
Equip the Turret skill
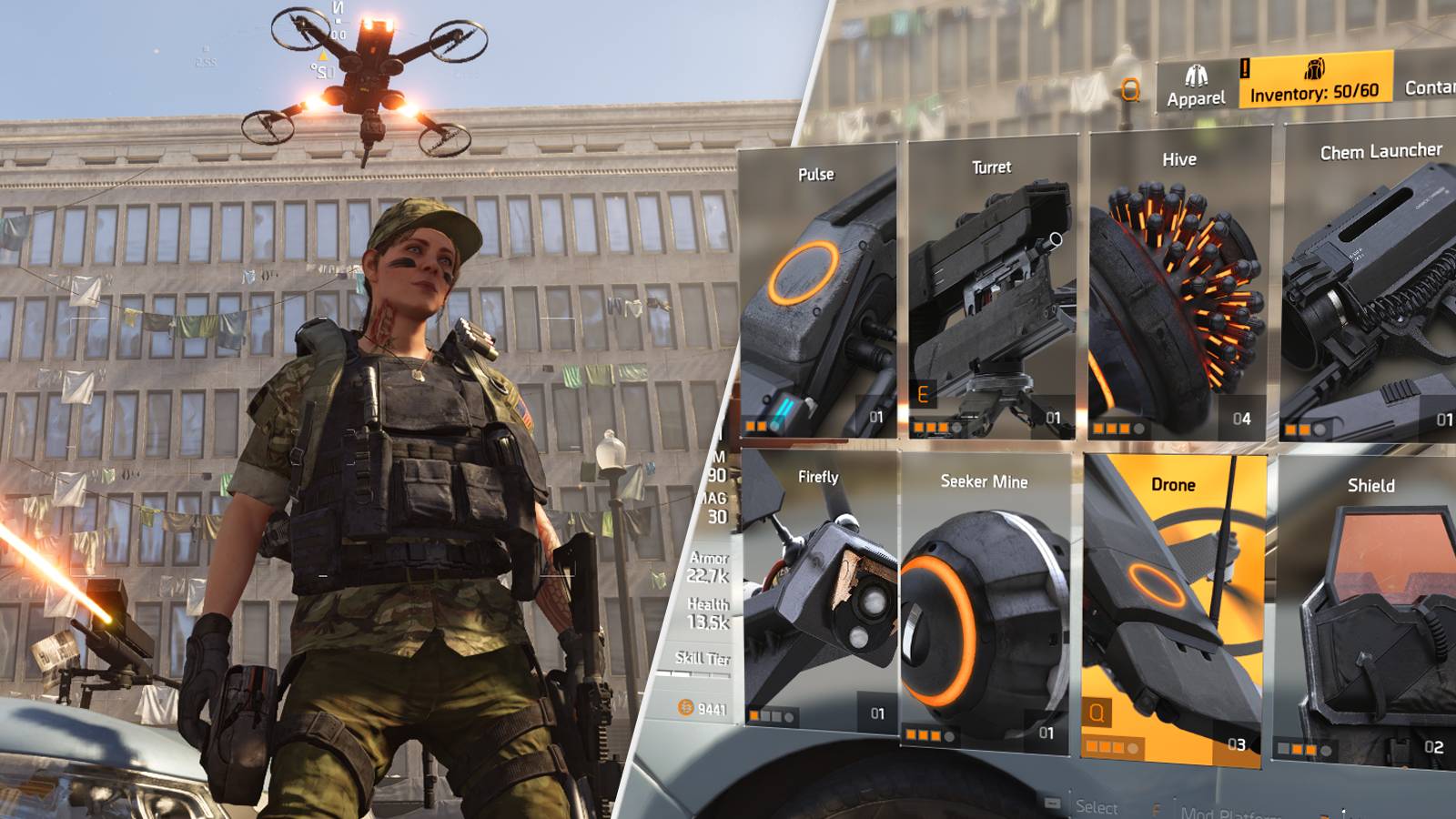tap(990, 282)
